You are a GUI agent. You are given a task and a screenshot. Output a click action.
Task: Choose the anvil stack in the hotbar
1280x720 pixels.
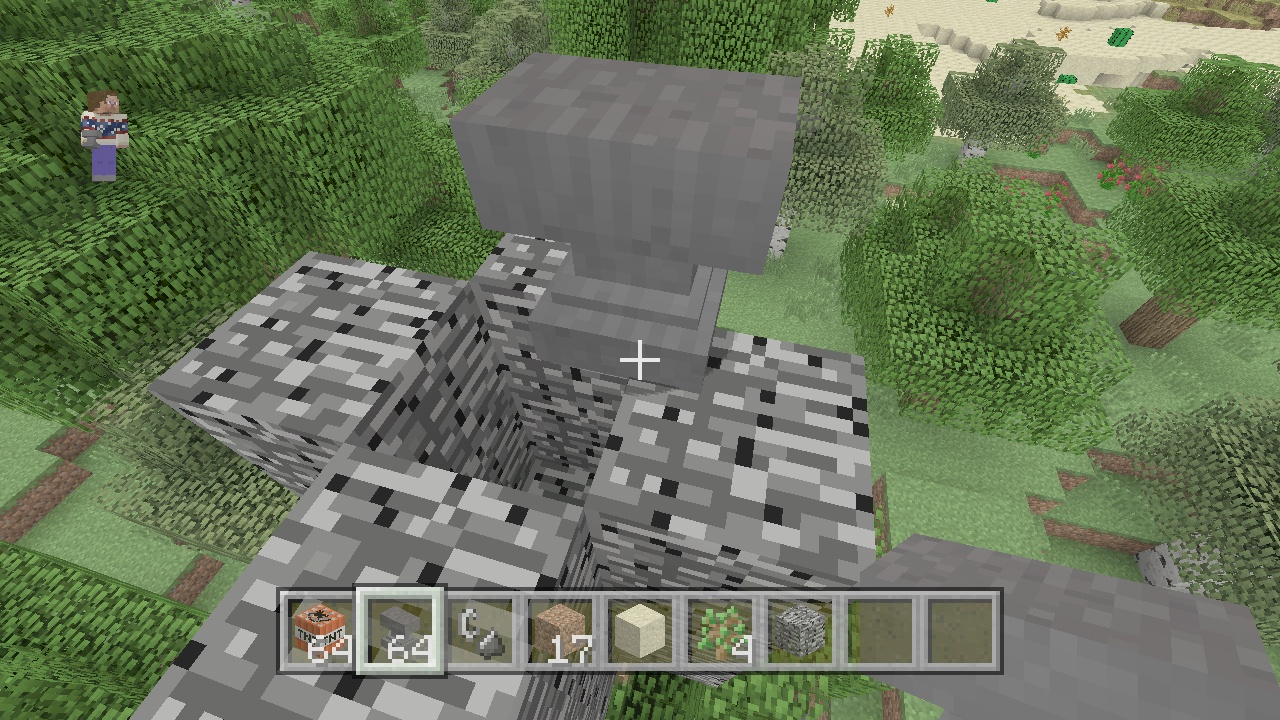pos(400,631)
